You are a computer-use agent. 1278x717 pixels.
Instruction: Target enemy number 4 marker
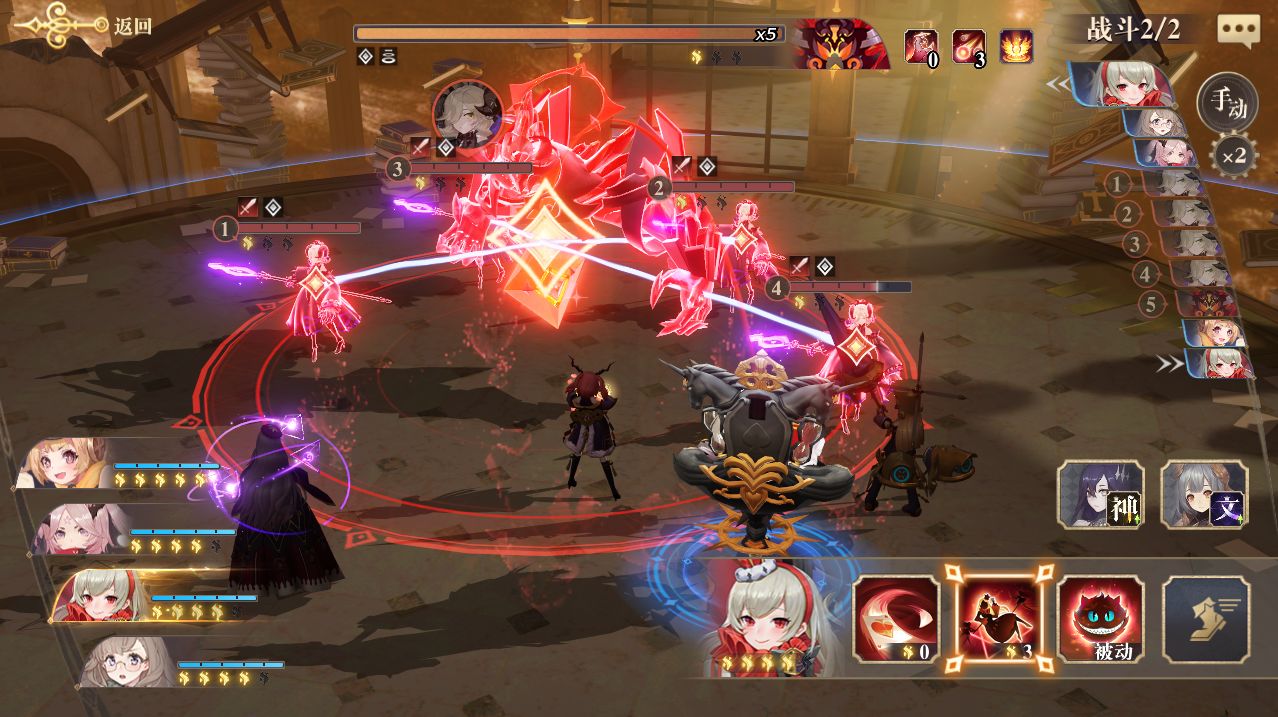click(x=777, y=288)
